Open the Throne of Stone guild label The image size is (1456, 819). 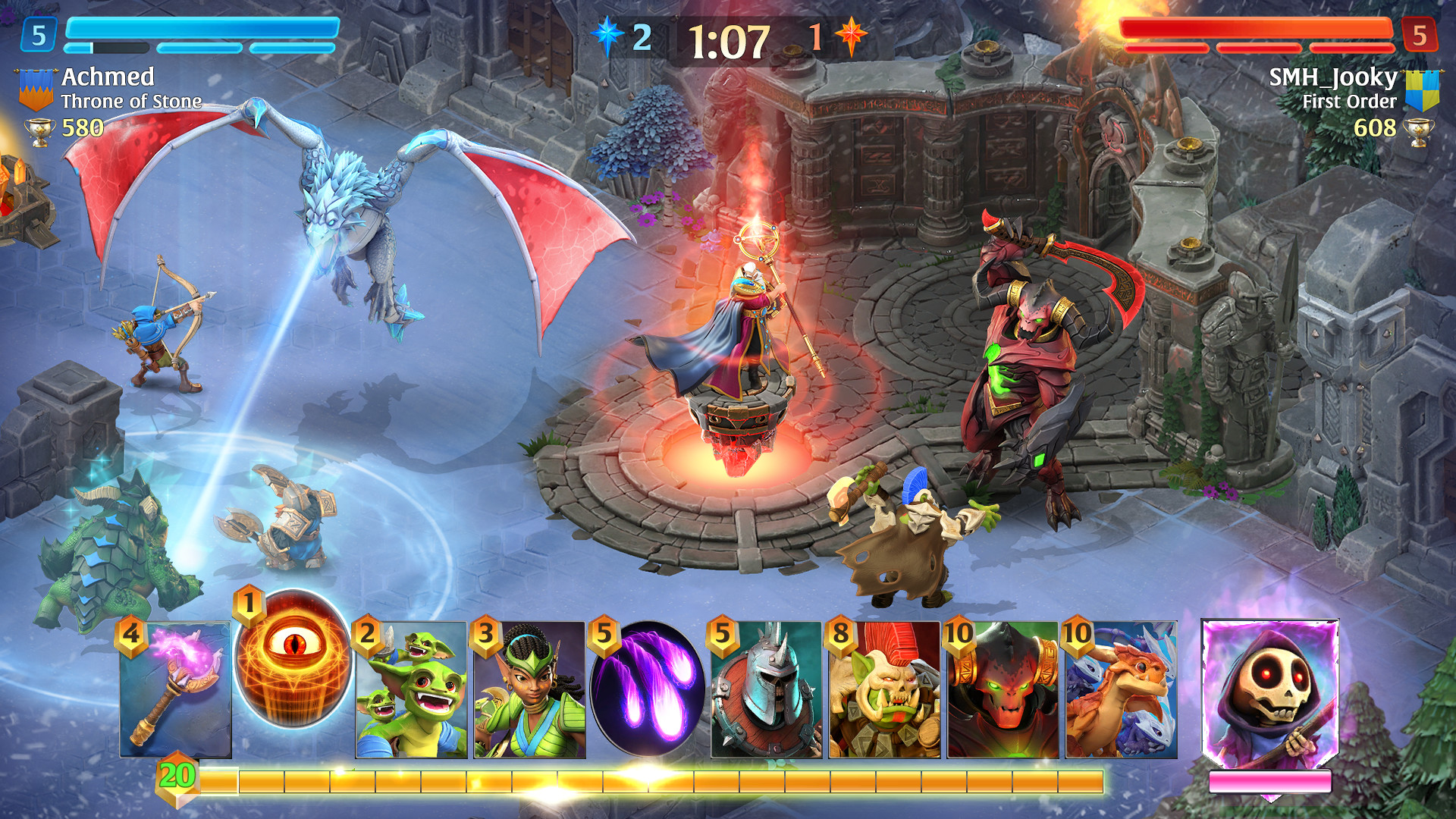[132, 99]
